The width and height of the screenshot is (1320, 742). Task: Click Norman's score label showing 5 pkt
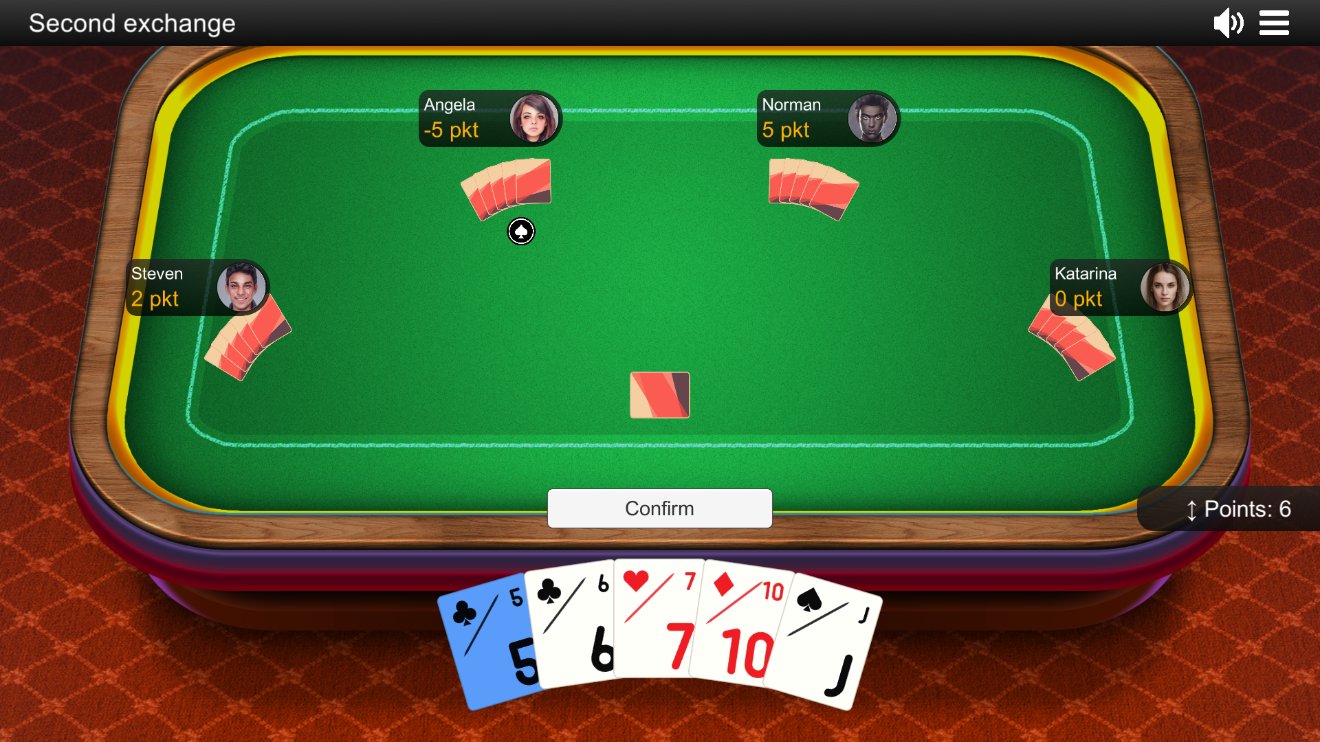coord(787,131)
